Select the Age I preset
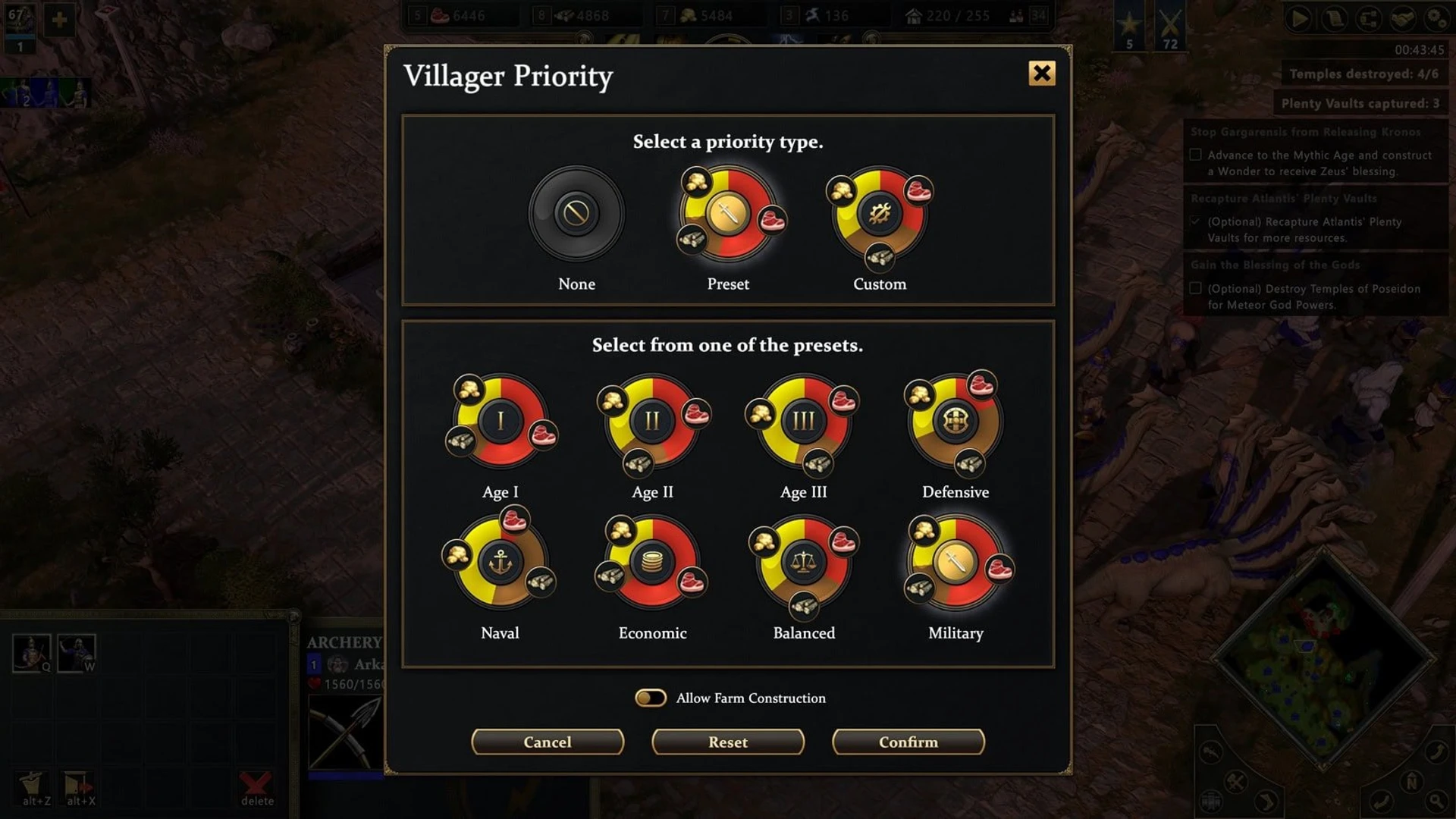Image resolution: width=1456 pixels, height=819 pixels. point(500,421)
